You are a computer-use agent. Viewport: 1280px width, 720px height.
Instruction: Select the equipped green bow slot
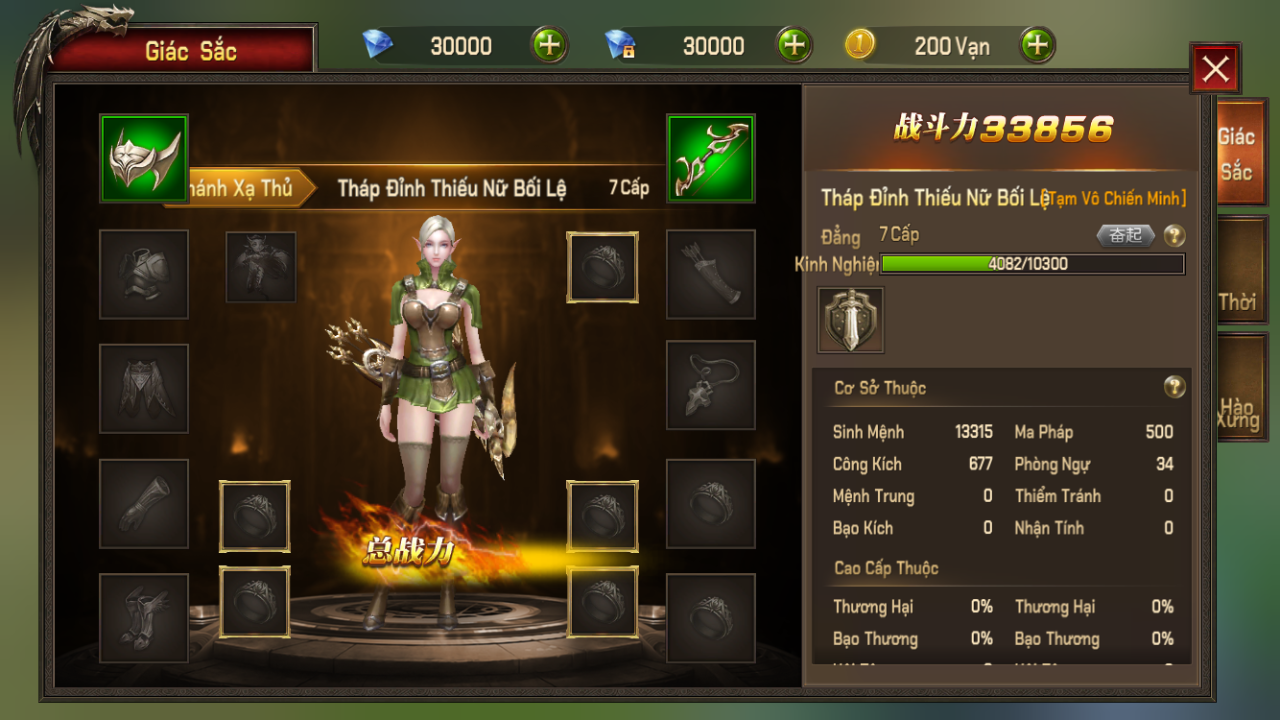[711, 159]
